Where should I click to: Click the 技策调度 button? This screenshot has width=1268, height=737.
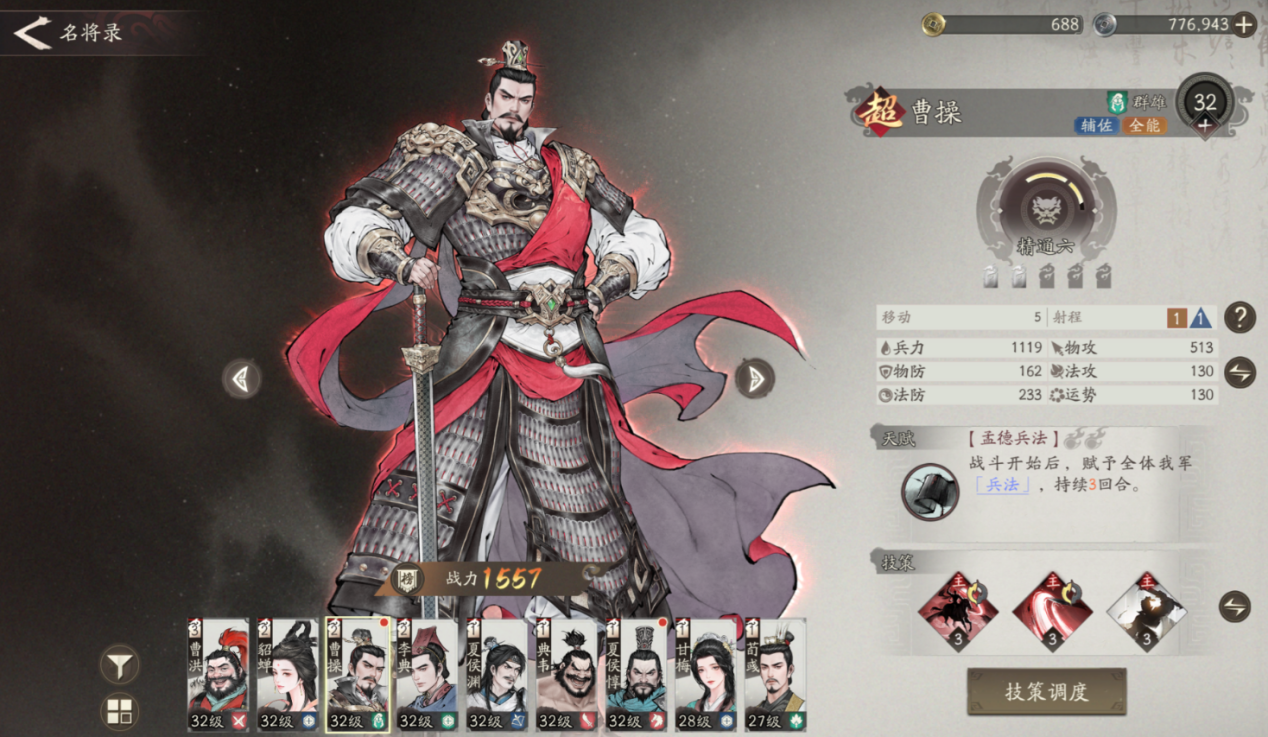1046,691
